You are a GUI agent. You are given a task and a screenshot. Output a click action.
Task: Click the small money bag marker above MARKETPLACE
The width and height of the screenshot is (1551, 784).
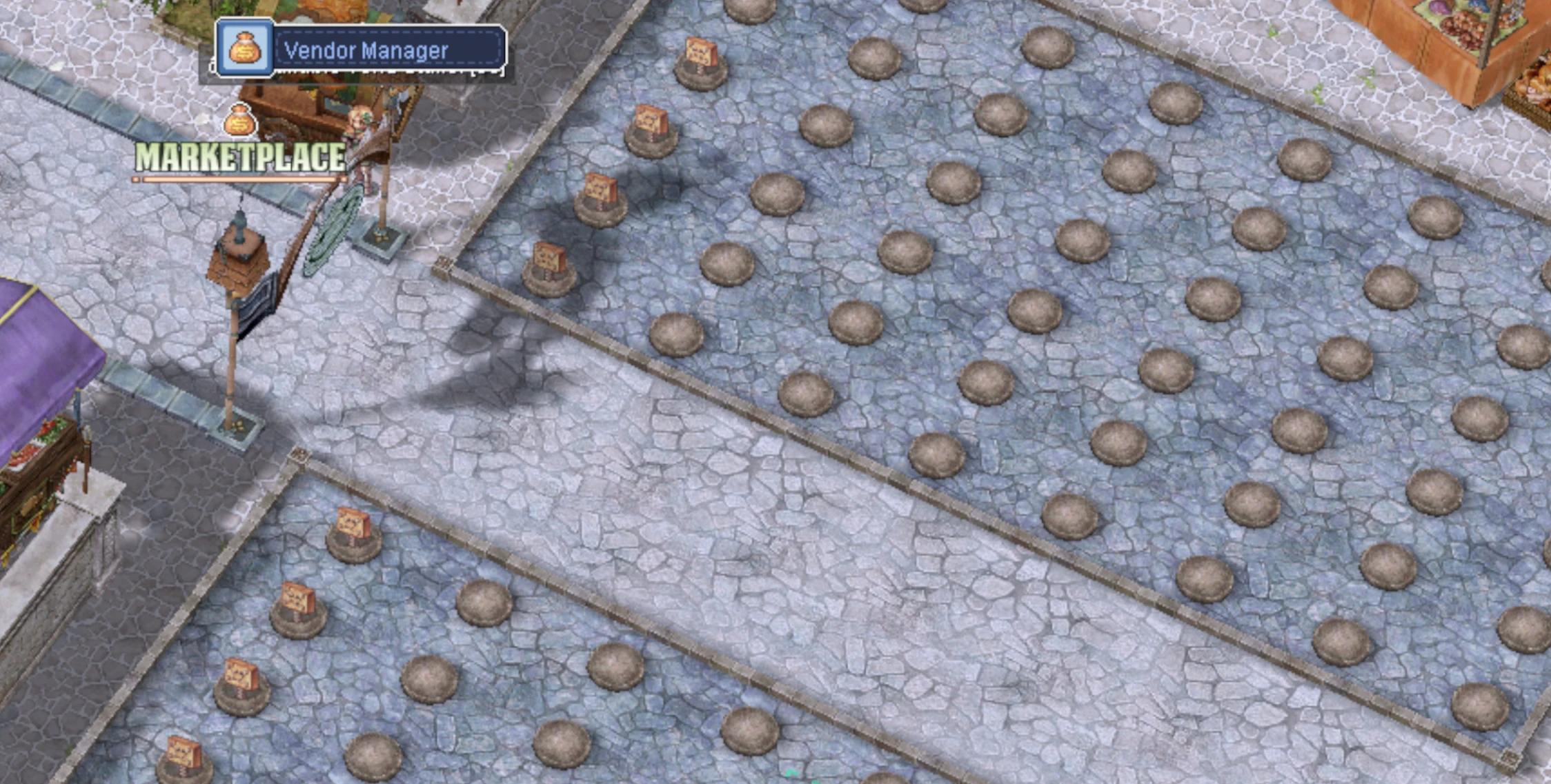(x=240, y=121)
